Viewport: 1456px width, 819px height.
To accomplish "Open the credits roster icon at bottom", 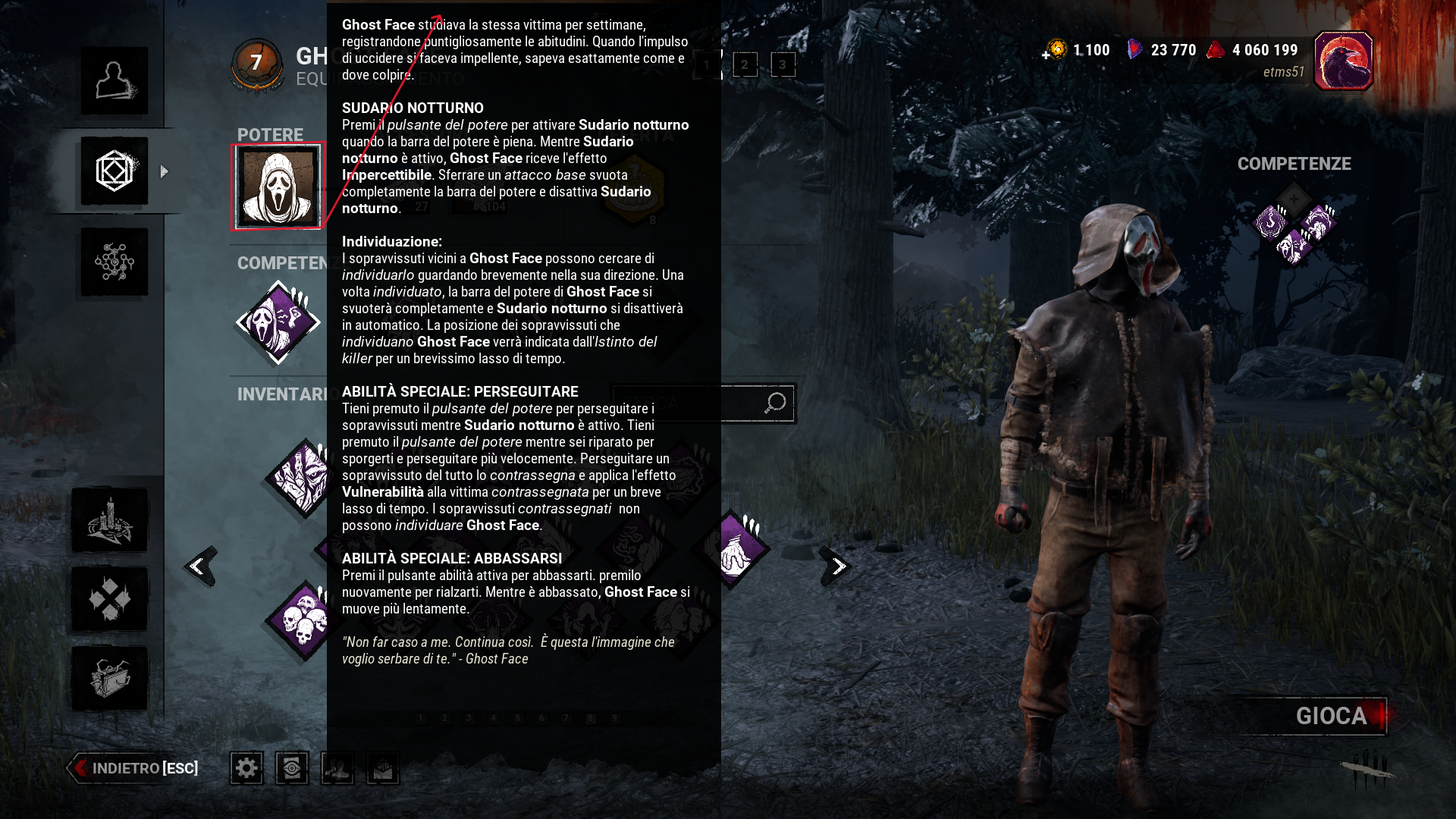I will pyautogui.click(x=337, y=767).
